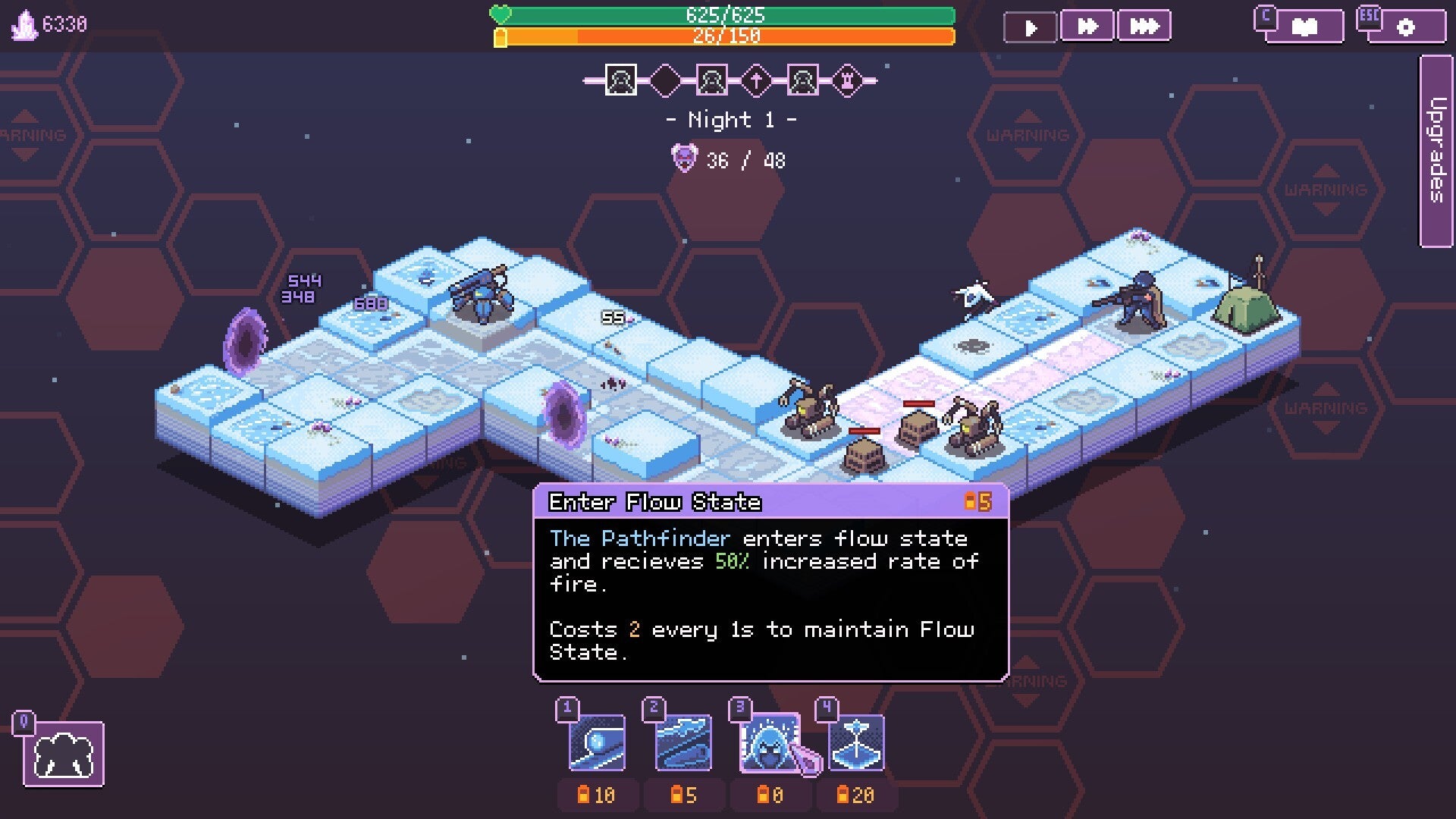Click the Enter Flow State tooltip header
This screenshot has width=1456, height=819.
652,500
